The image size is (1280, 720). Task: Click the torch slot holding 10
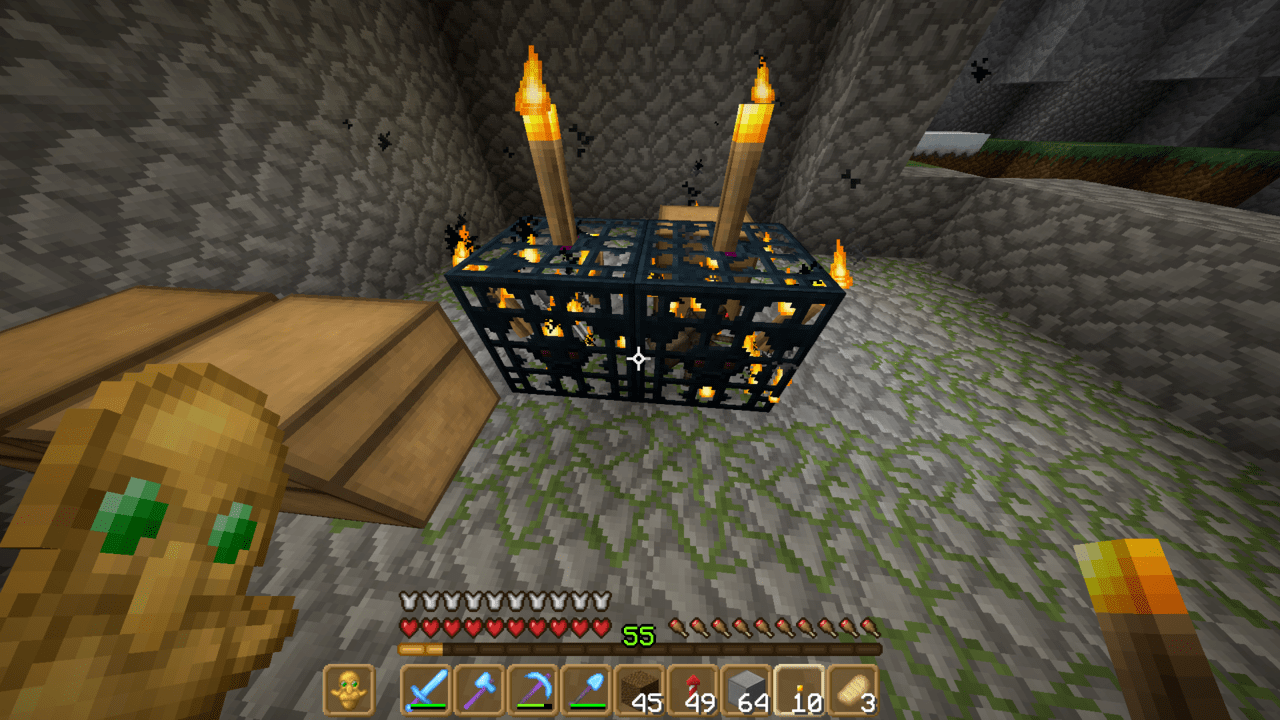(x=800, y=689)
